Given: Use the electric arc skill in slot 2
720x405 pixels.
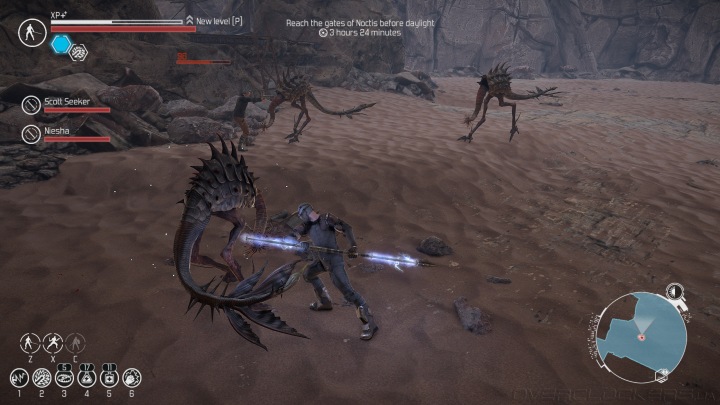Looking at the screenshot, I should click(x=42, y=378).
